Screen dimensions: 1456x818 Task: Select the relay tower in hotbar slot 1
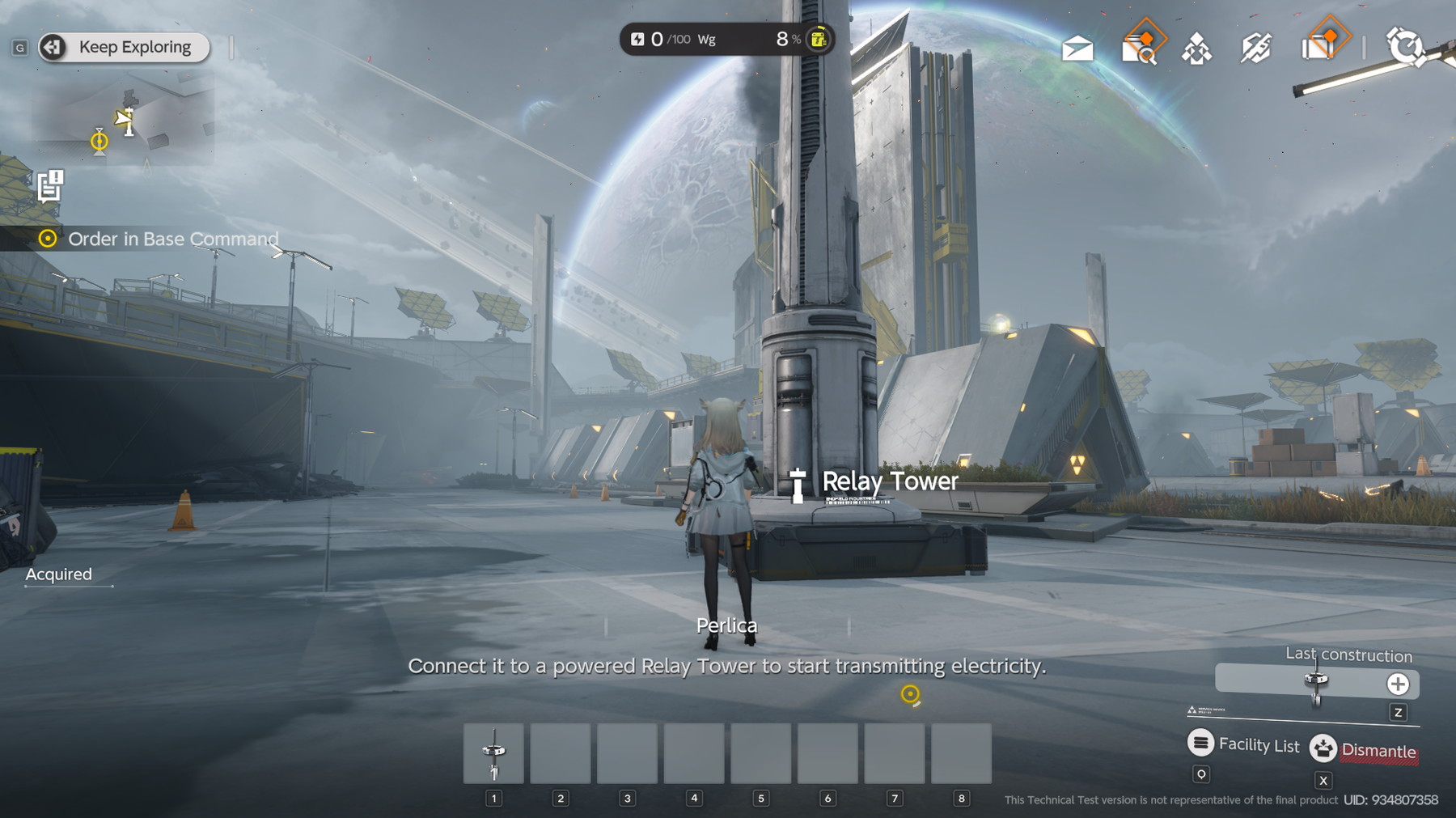click(493, 754)
